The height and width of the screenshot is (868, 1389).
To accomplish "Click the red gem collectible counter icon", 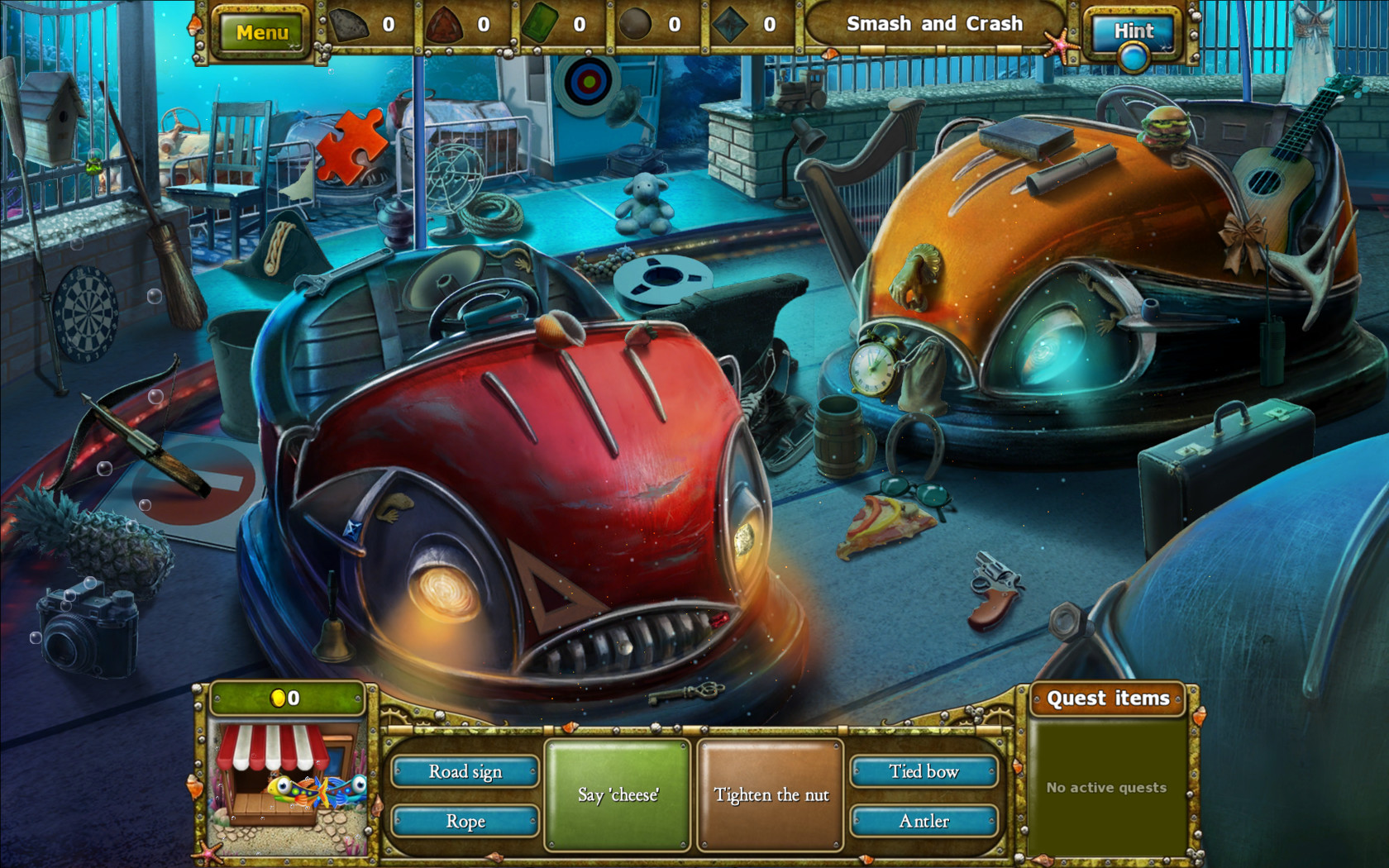I will pyautogui.click(x=446, y=24).
